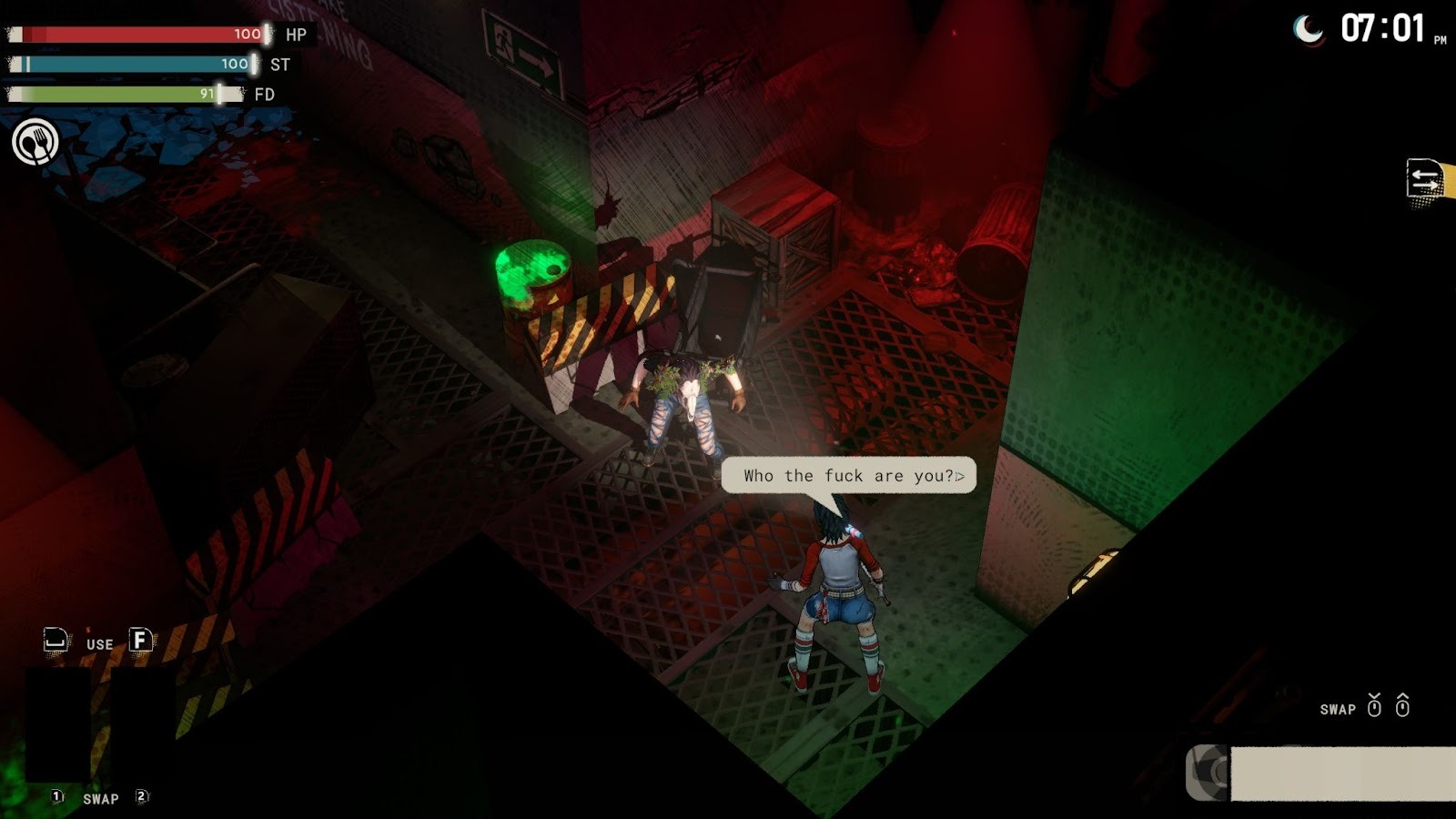Select quick item slot 1
The width and height of the screenshot is (1456, 819).
coord(58,724)
